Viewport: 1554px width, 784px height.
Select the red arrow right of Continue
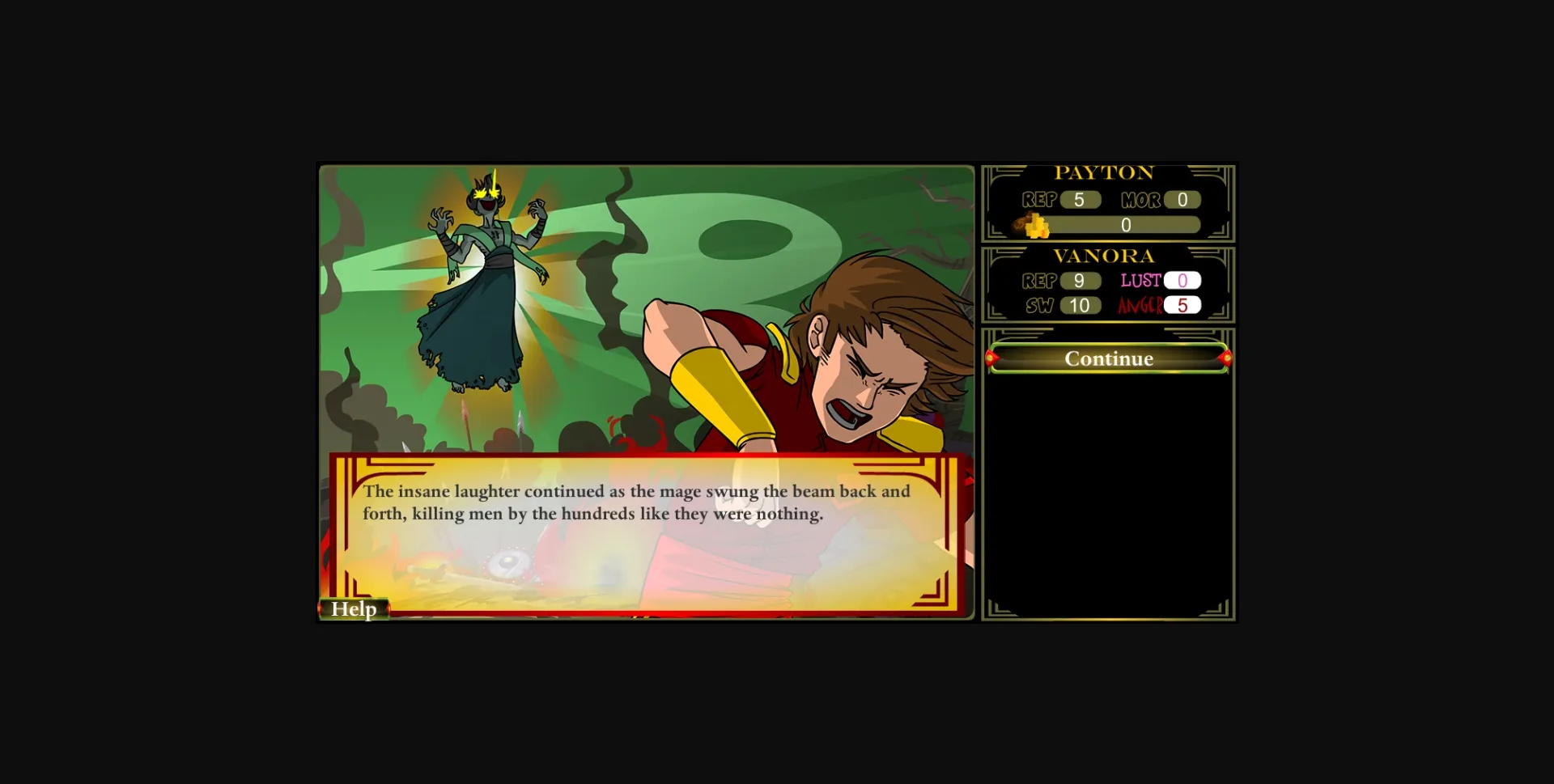click(x=1227, y=358)
